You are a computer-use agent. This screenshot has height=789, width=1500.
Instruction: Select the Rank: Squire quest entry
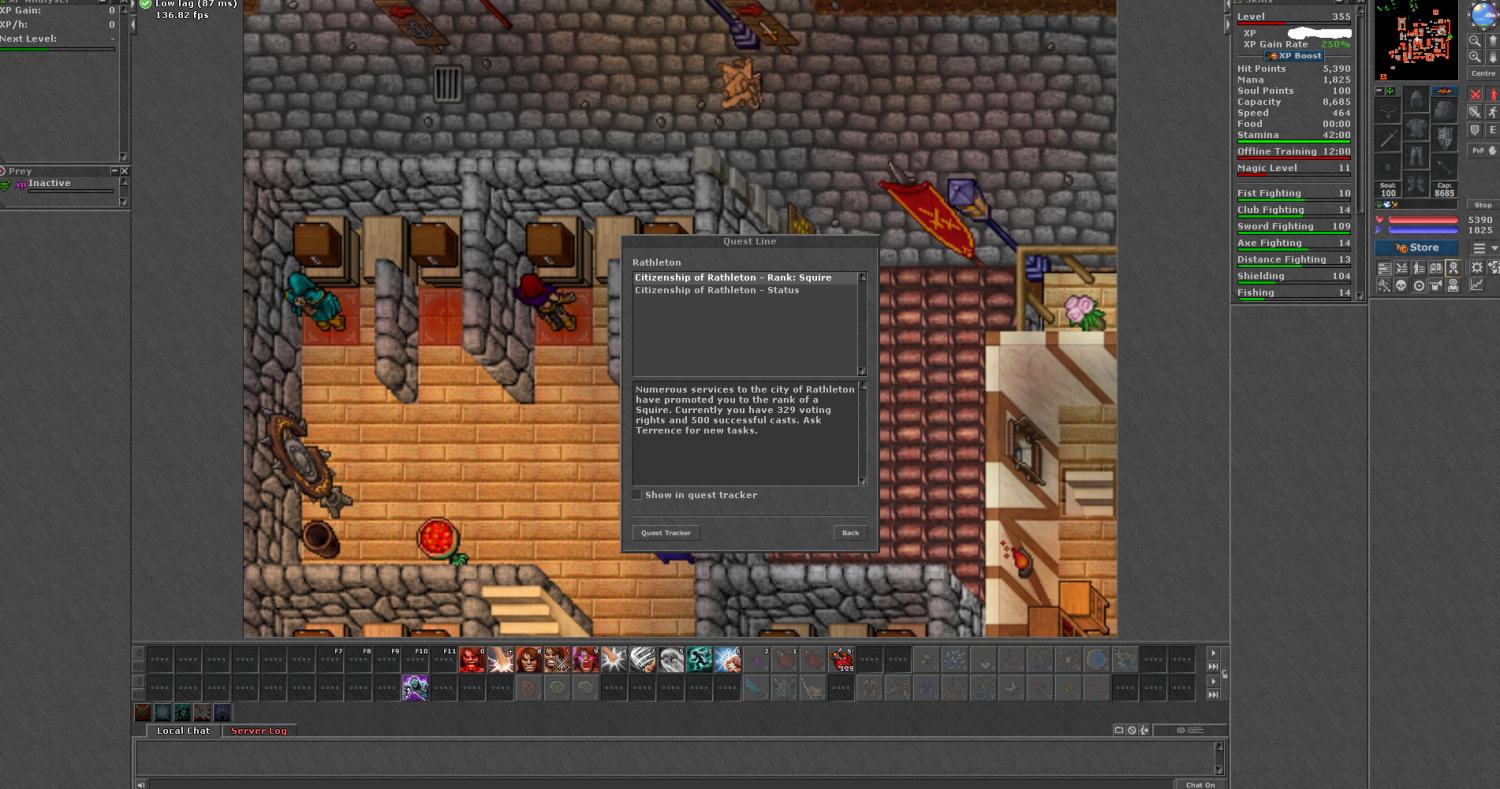[733, 278]
